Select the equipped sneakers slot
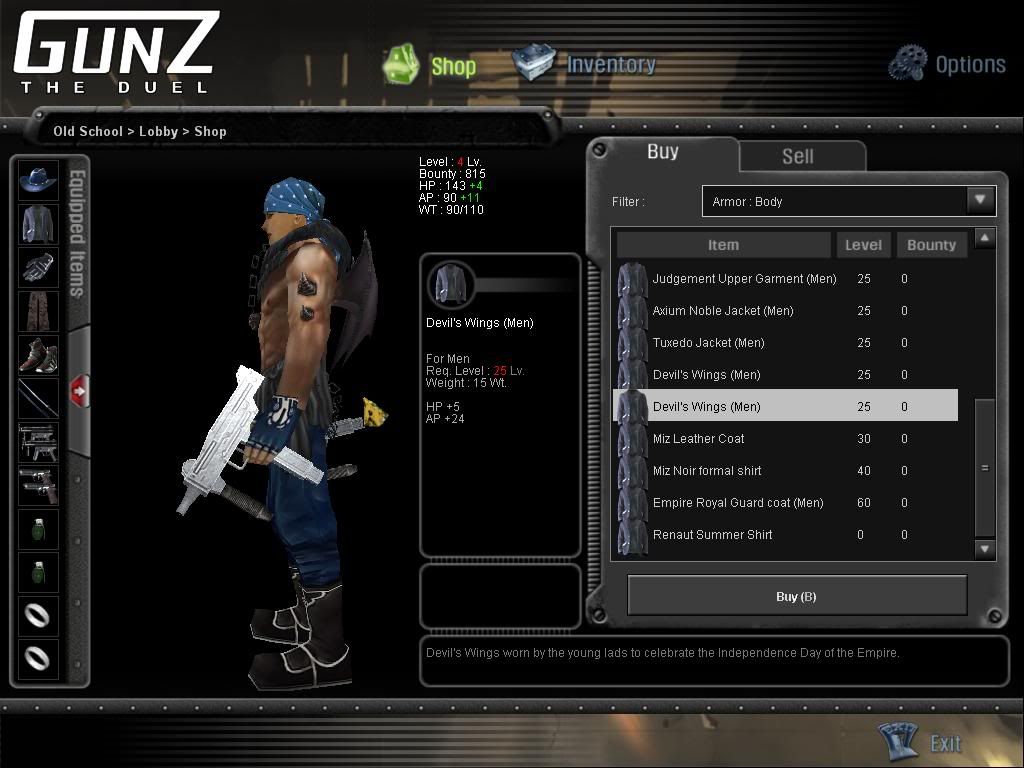The height and width of the screenshot is (768, 1024). point(39,355)
